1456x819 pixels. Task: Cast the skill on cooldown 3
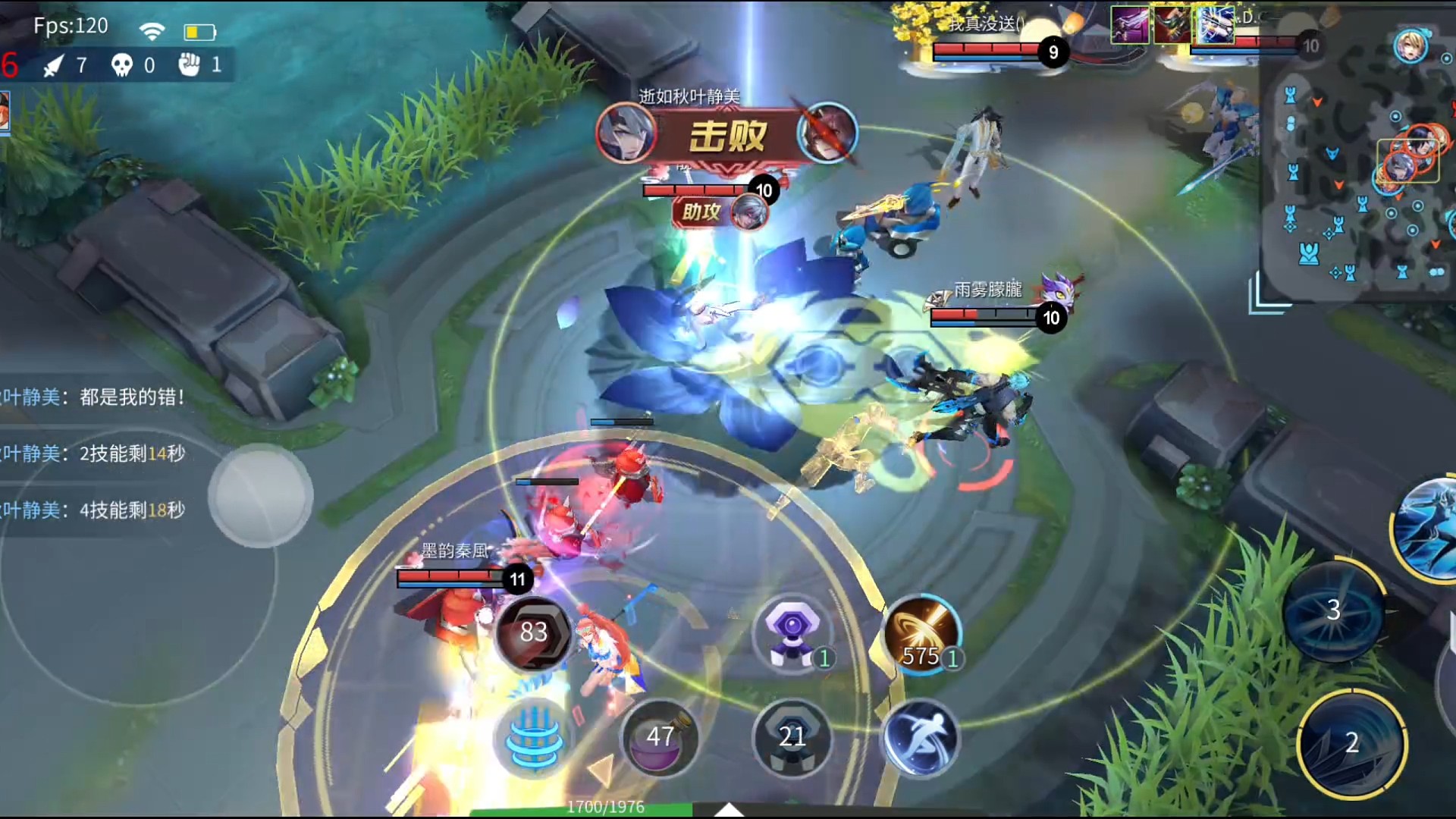(1333, 610)
